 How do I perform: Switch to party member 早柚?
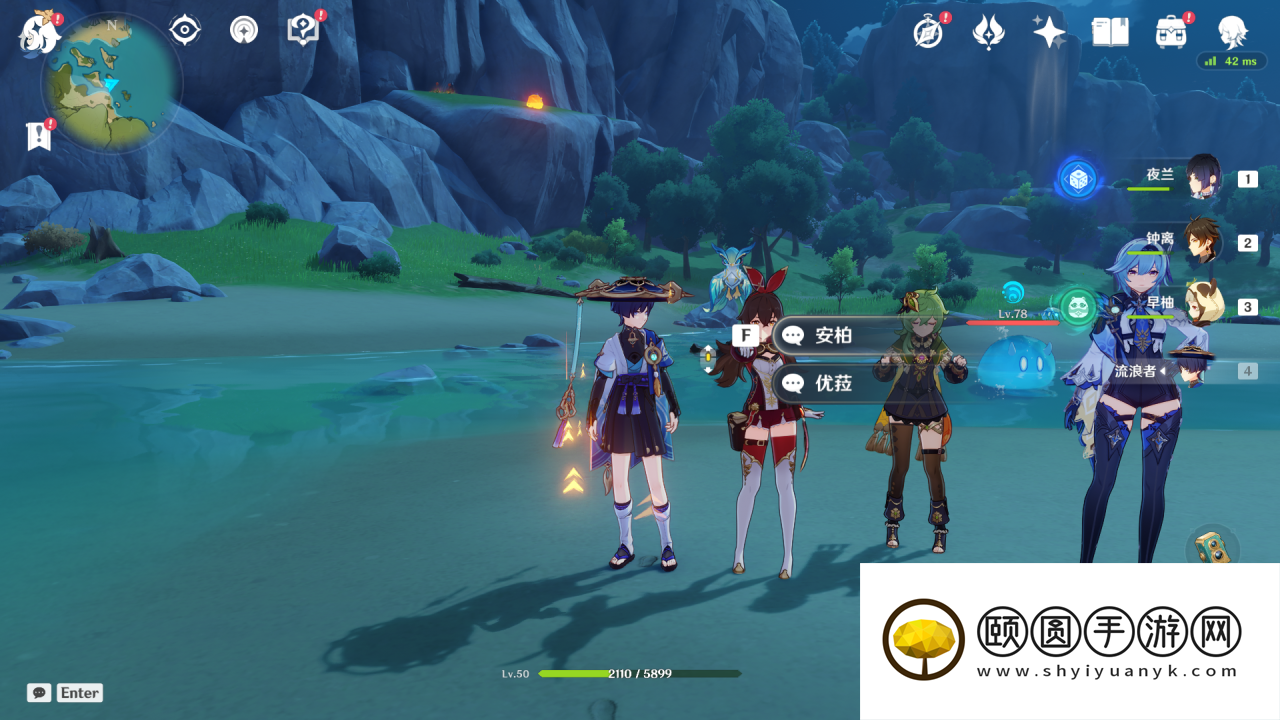click(1203, 307)
